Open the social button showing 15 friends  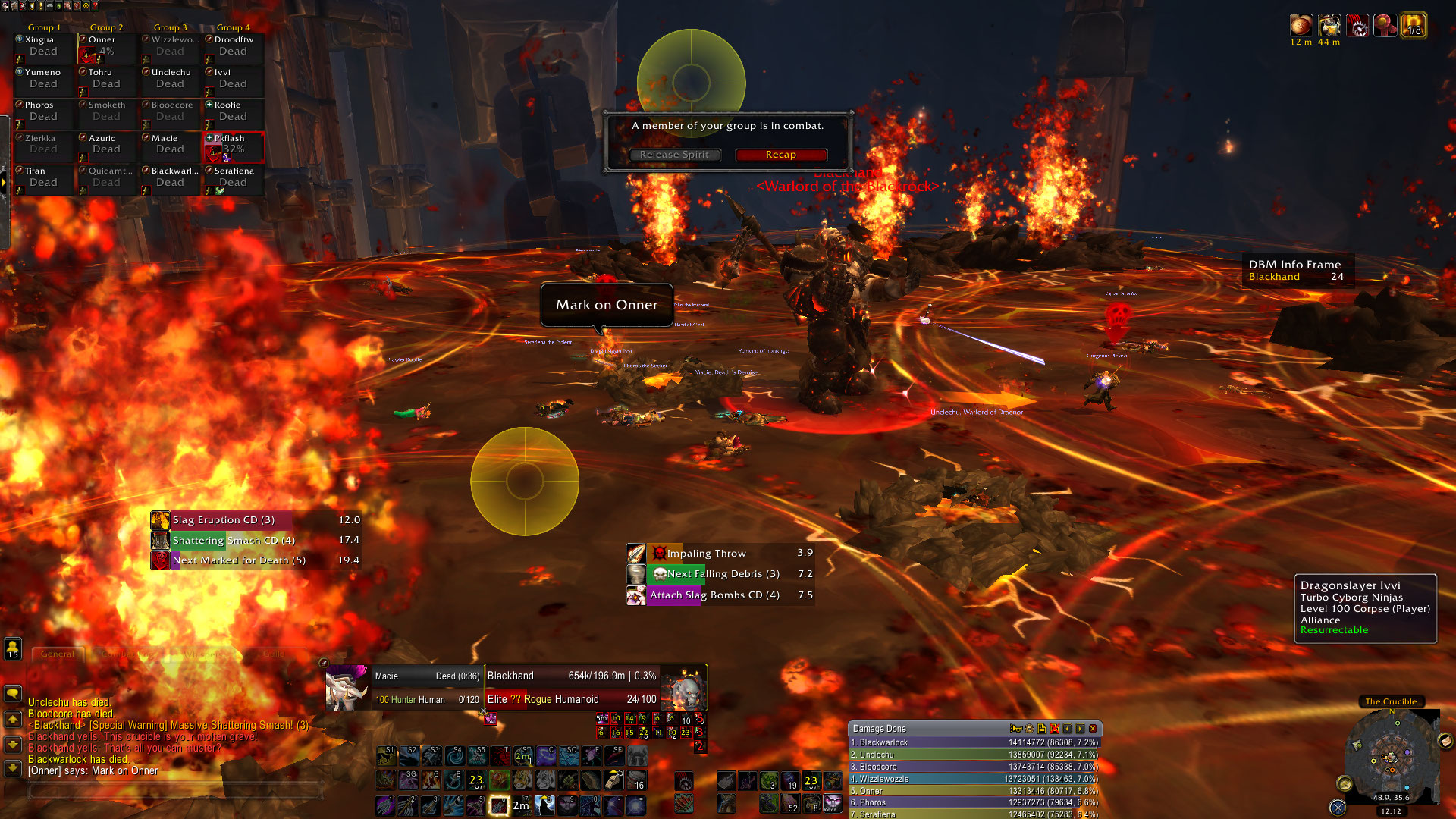[13, 649]
